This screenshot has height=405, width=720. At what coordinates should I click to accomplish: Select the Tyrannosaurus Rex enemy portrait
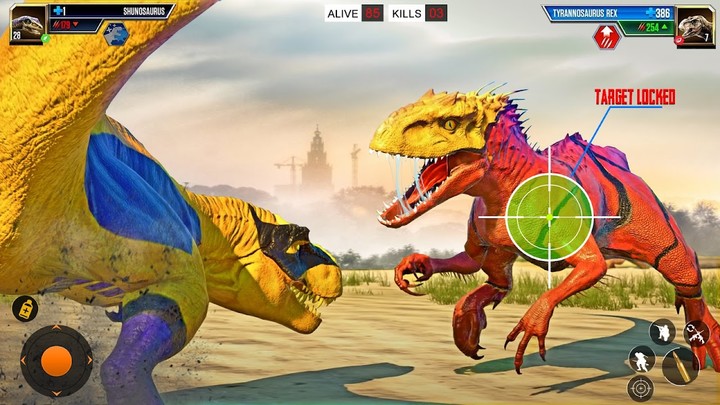[695, 25]
